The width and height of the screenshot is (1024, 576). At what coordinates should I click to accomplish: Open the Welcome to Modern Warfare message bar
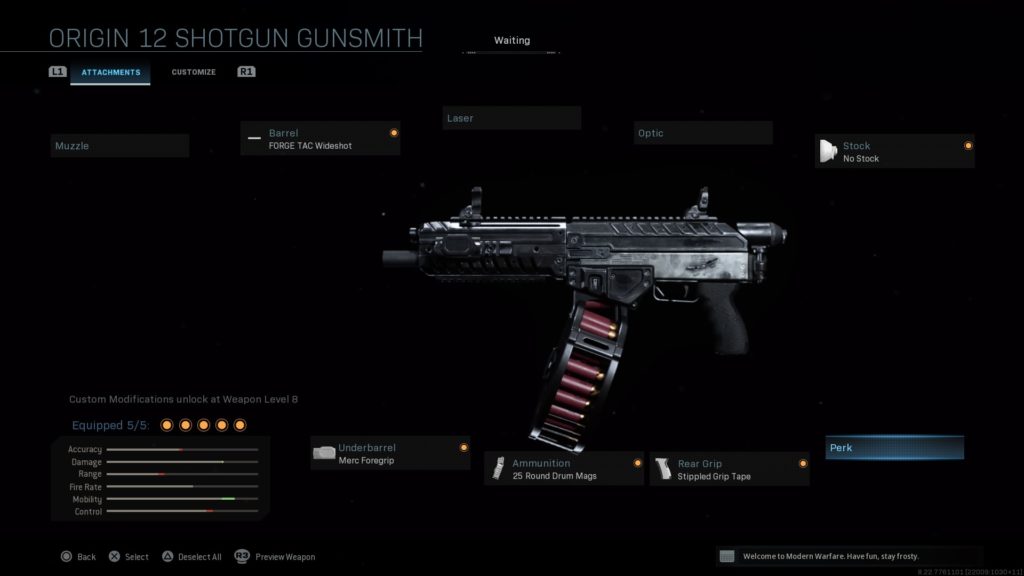848,556
